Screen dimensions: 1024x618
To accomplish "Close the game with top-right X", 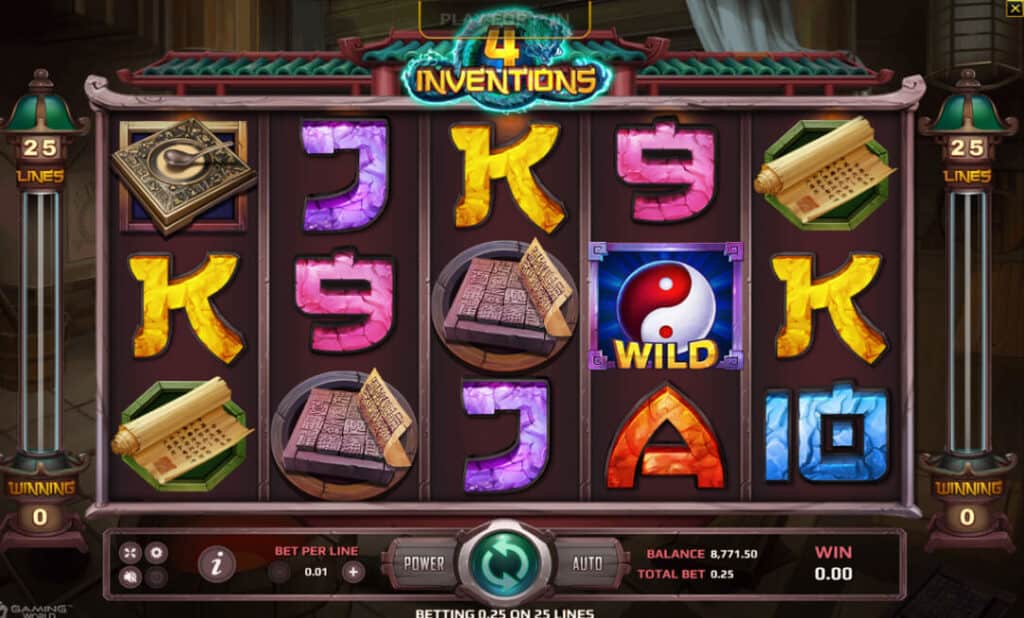I will pos(1013,9).
